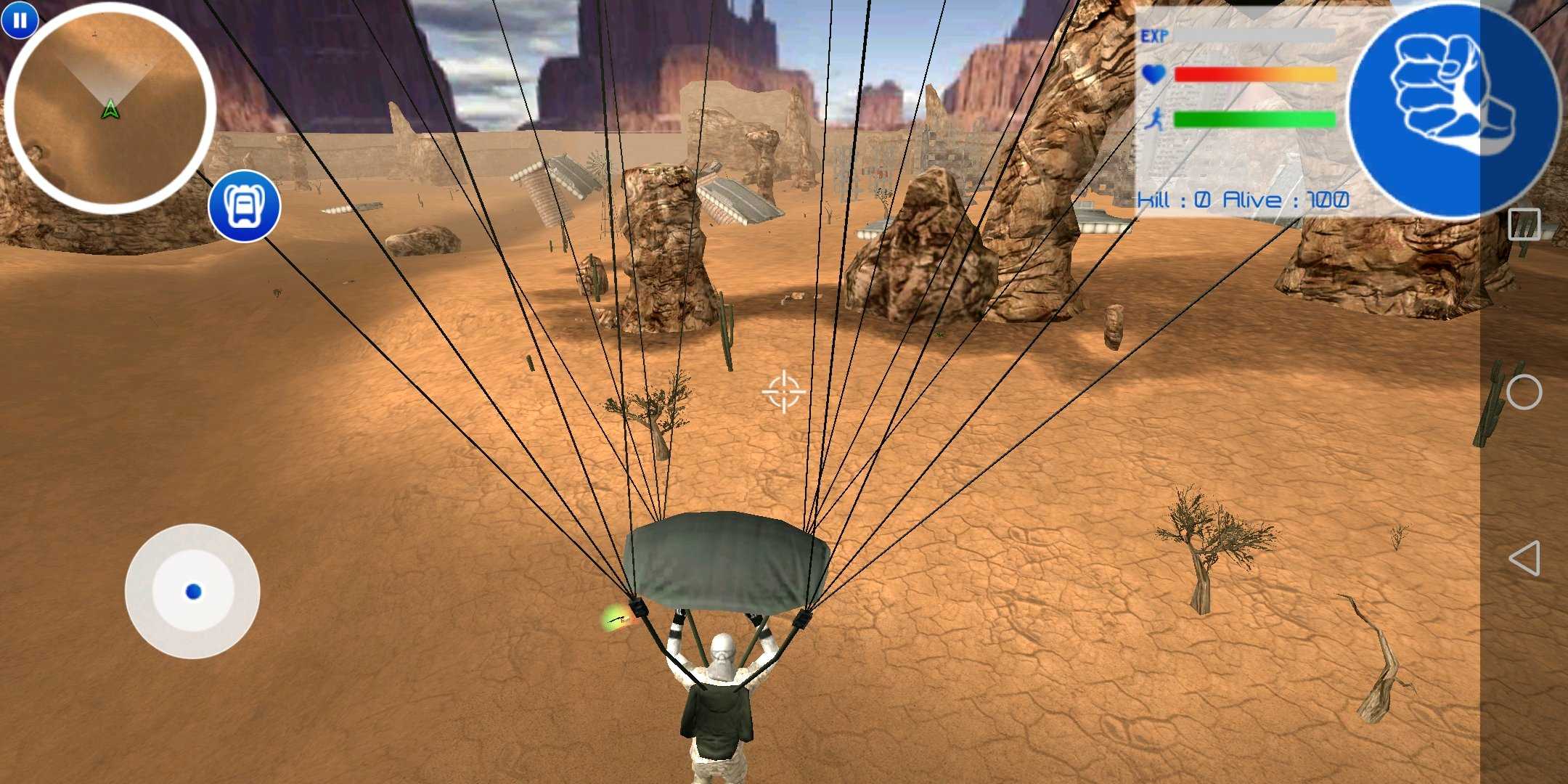Tap the virtual movement joystick
Image resolution: width=1568 pixels, height=784 pixels.
point(192,592)
